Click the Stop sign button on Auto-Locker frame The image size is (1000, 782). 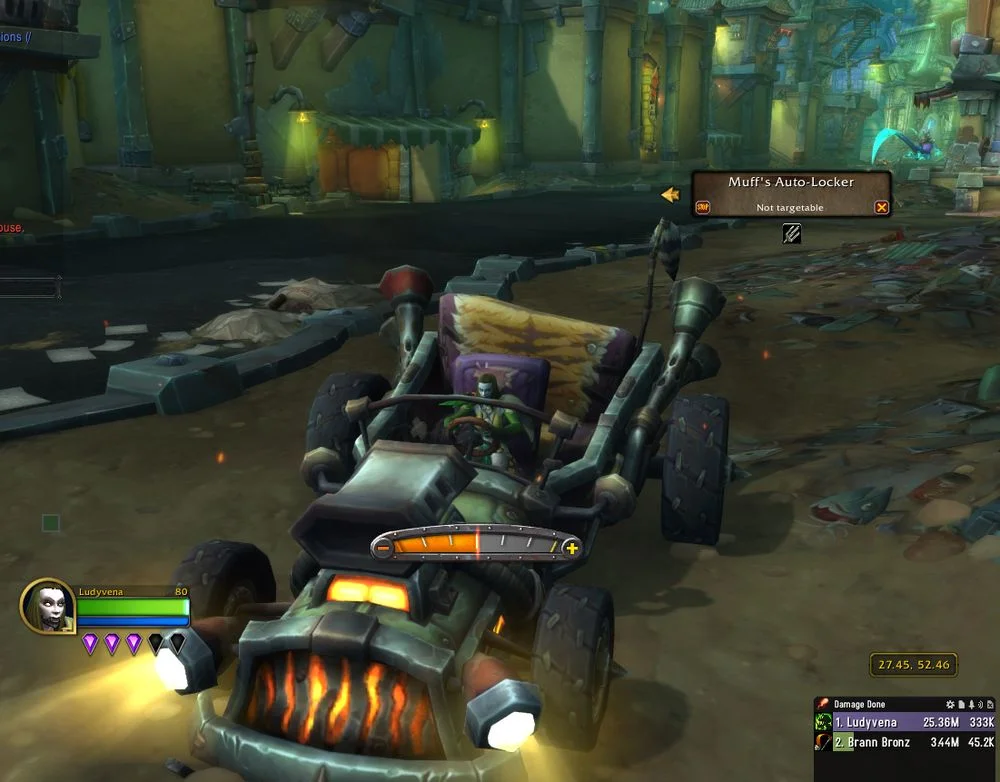click(702, 207)
